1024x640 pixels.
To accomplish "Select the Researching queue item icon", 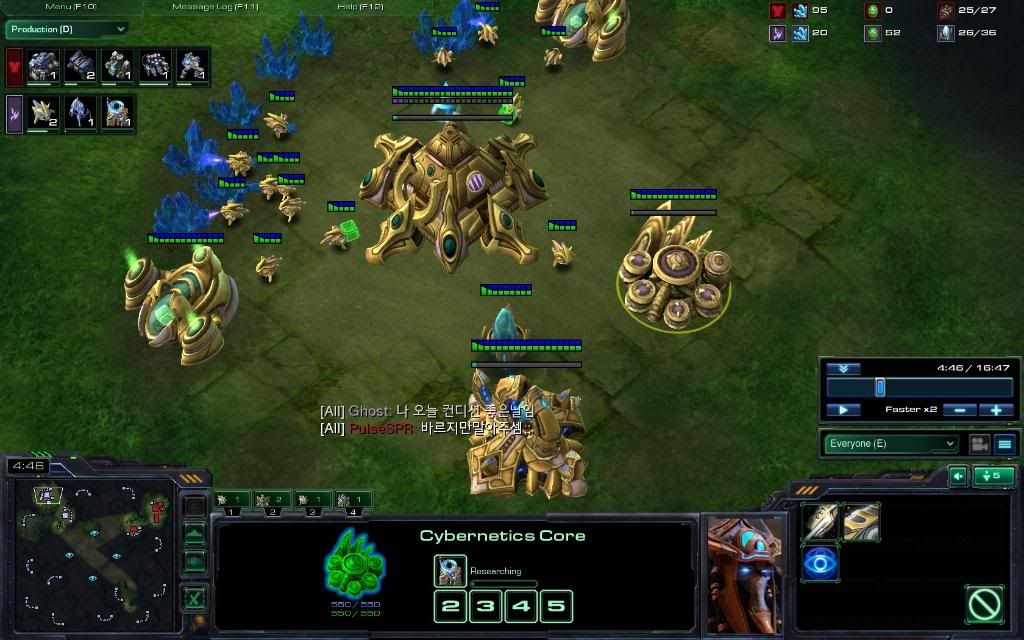I will coord(450,571).
